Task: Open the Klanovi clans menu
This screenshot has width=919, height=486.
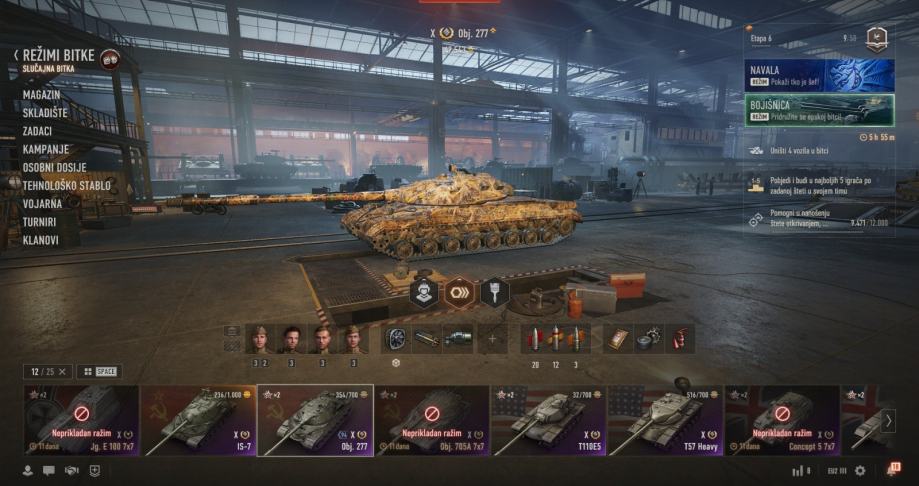Action: pos(41,240)
